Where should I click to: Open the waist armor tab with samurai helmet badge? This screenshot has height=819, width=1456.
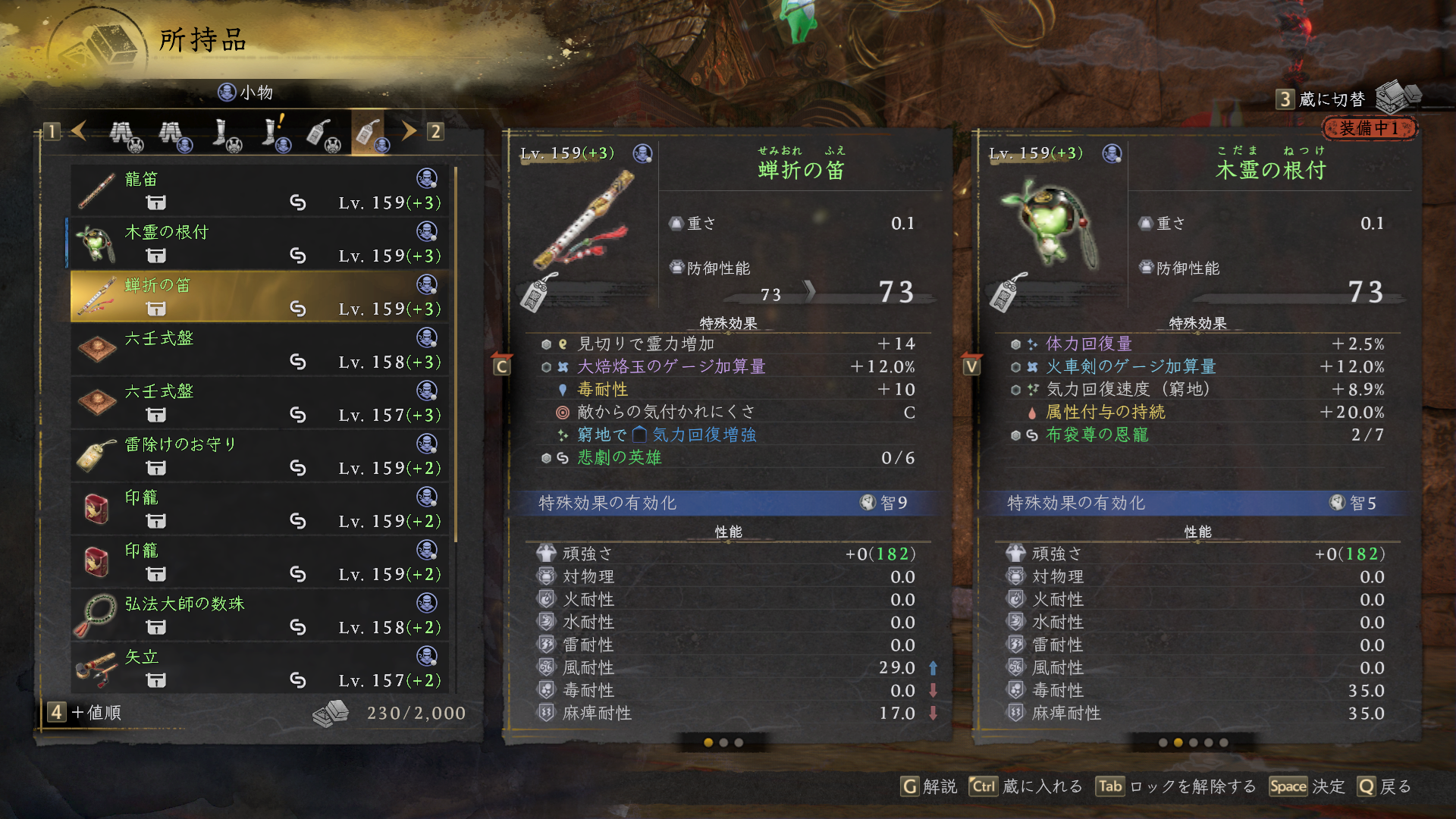tap(124, 134)
